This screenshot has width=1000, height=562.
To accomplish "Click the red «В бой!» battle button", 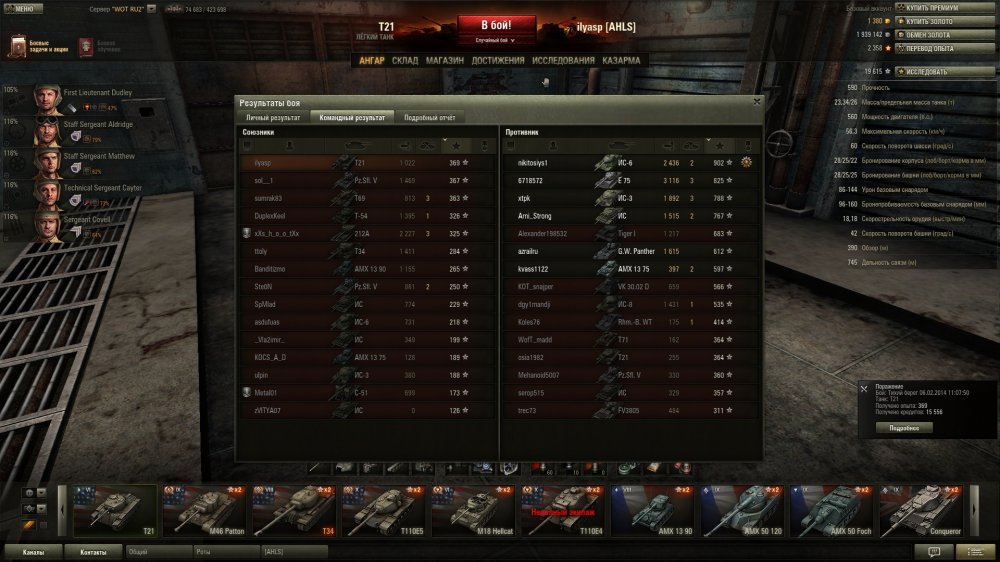I will [x=491, y=26].
